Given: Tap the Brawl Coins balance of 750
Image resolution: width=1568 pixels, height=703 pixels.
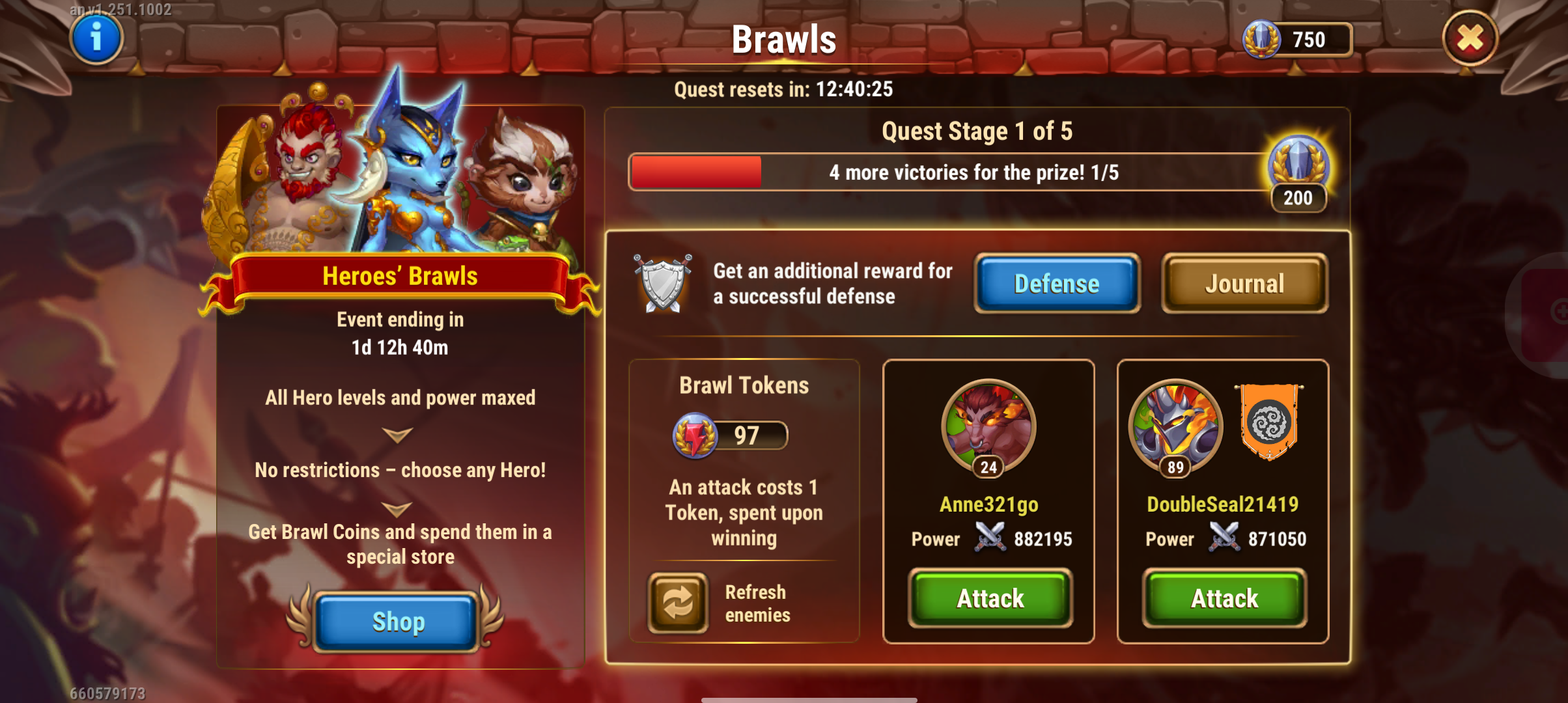Looking at the screenshot, I should point(1297,40).
